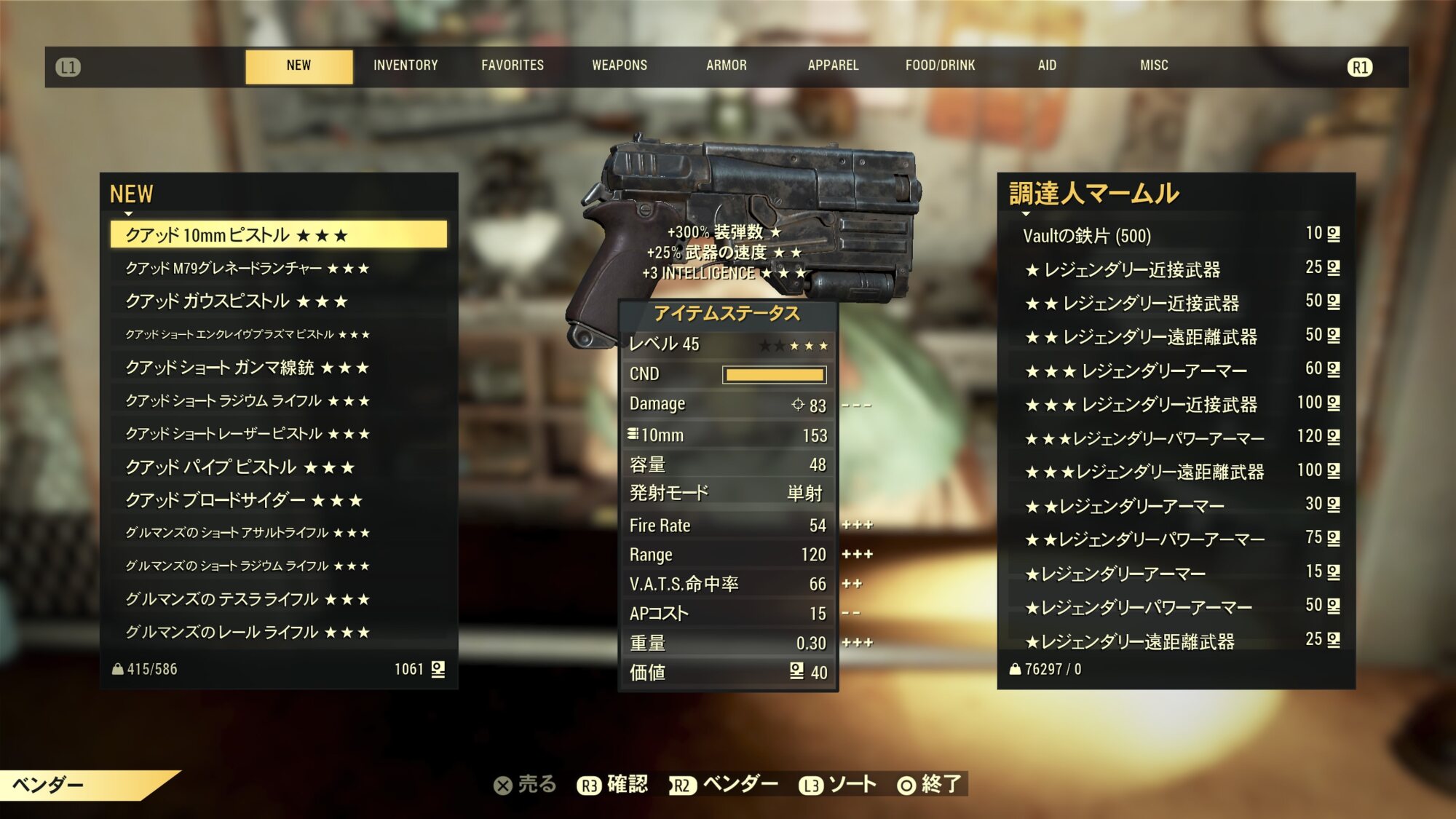Show the WEAPONS category
The width and height of the screenshot is (1456, 819).
pos(620,66)
